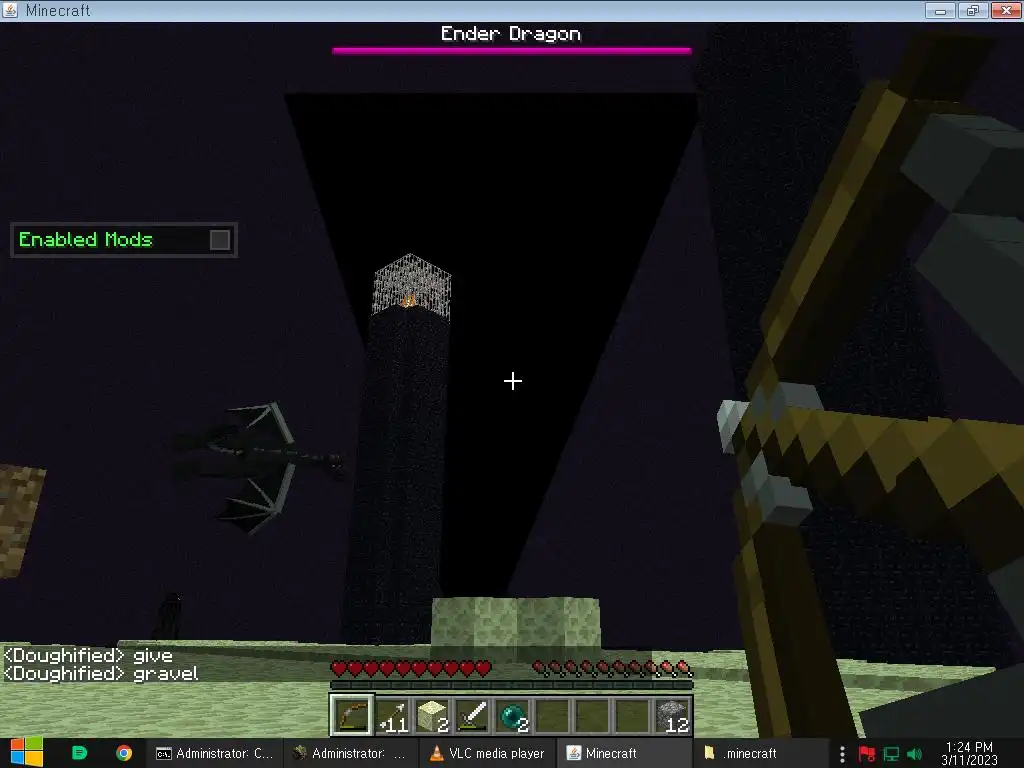Close the Minecraft window

(1002, 10)
